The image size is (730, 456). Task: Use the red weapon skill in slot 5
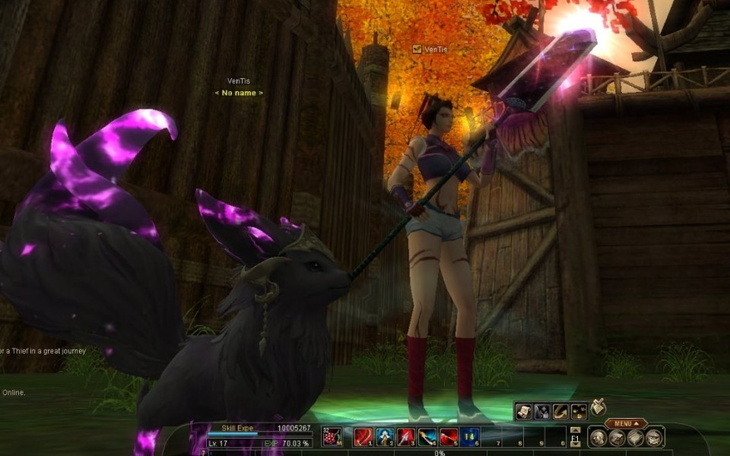click(x=449, y=436)
